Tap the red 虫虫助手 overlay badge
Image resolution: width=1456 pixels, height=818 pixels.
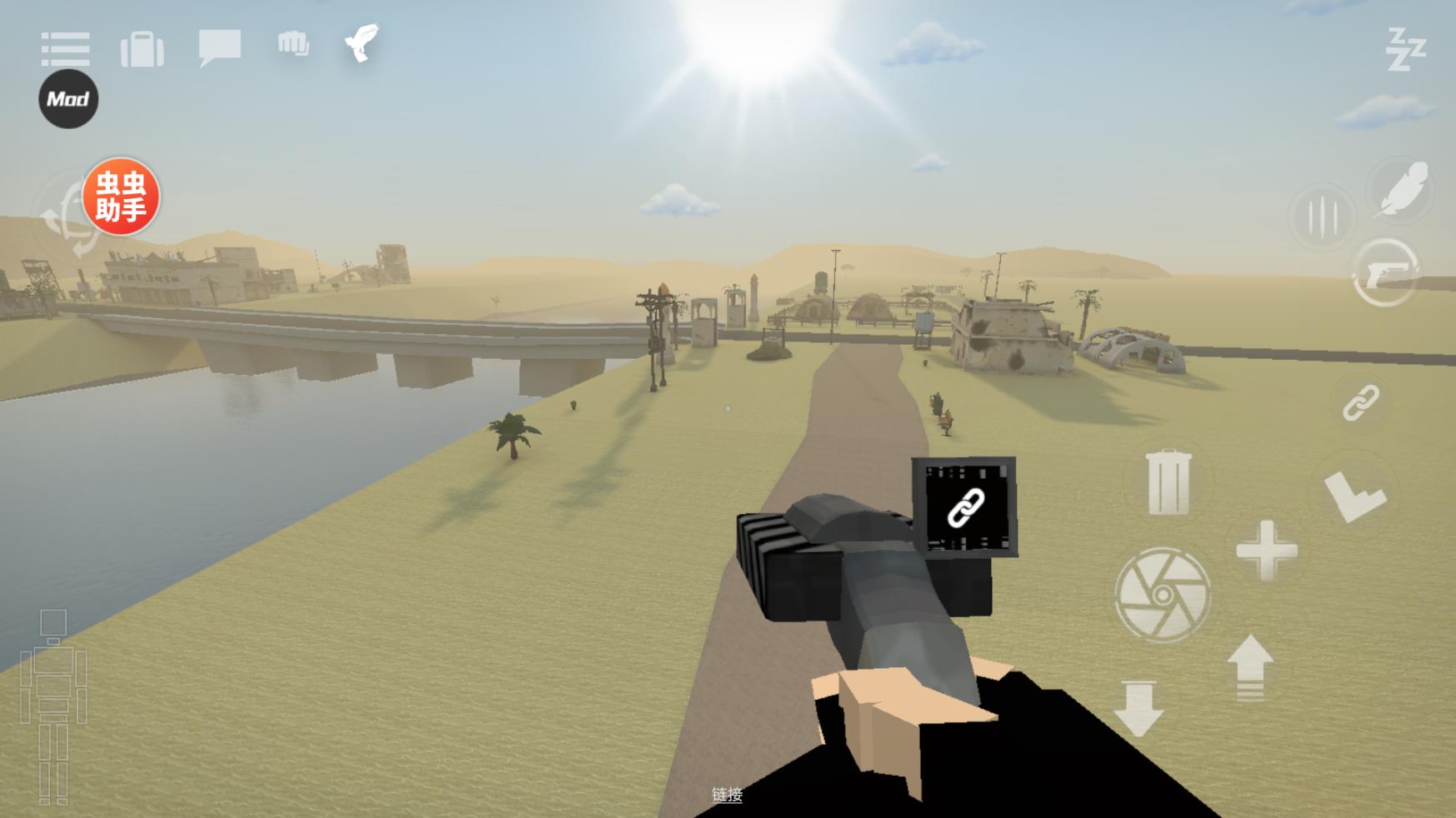tap(121, 197)
